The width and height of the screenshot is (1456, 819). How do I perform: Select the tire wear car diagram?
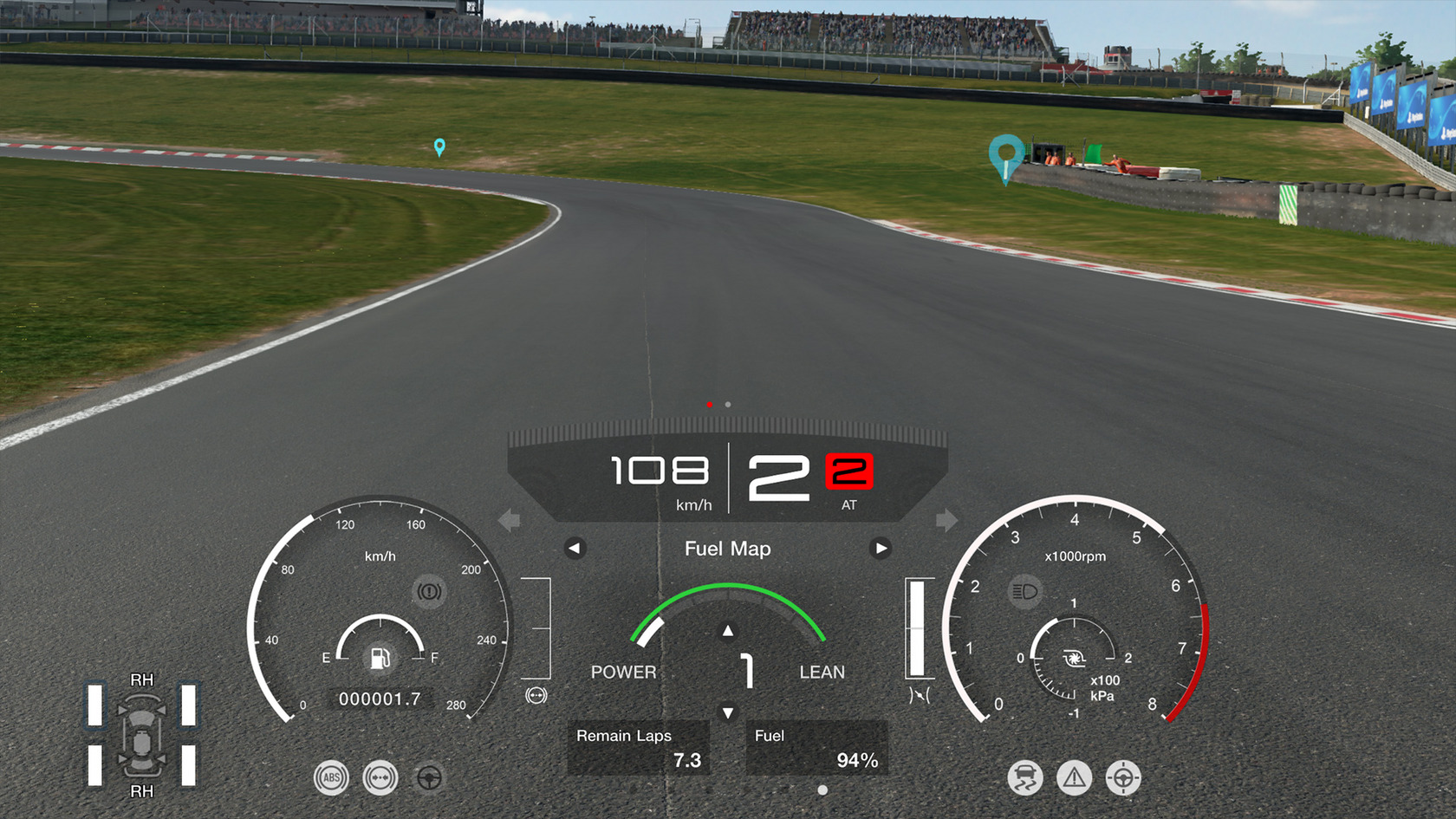tap(141, 736)
